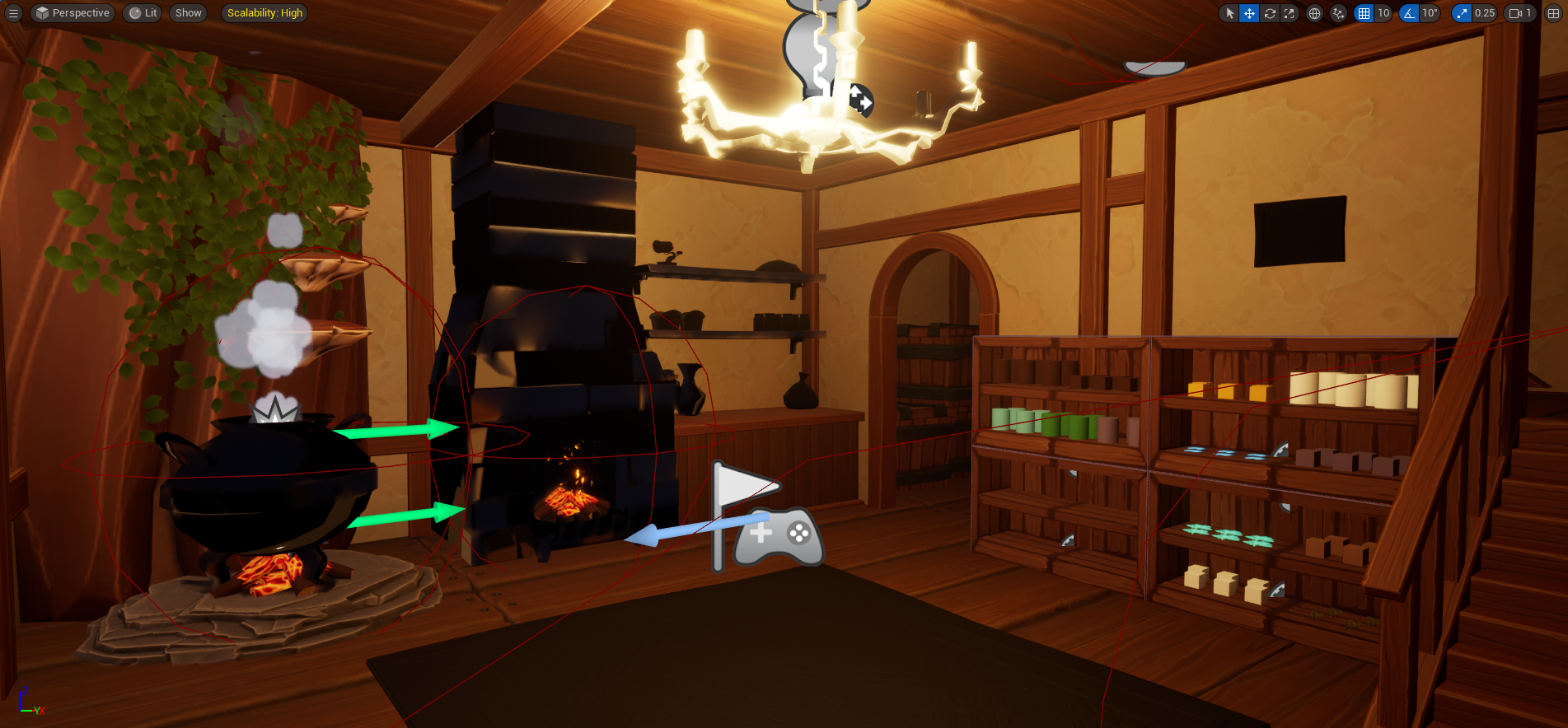Toggle grid snapping on or off

coord(1363,13)
